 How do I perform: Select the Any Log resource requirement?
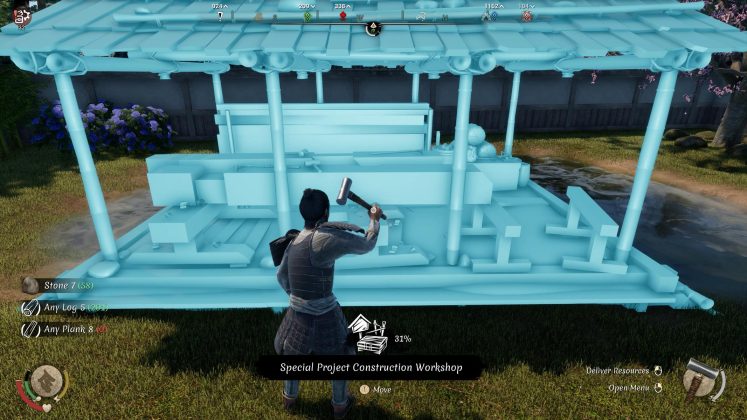[66, 307]
